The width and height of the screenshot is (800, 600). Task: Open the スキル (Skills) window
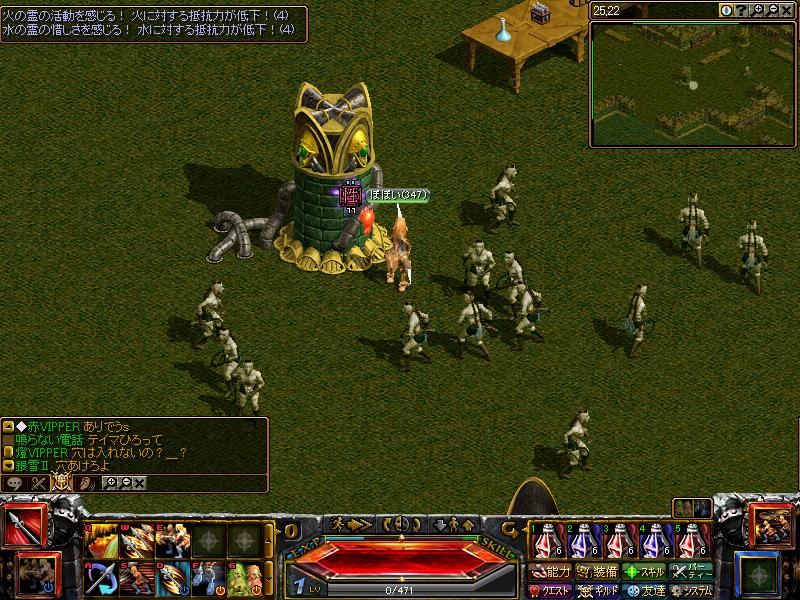(x=644, y=572)
